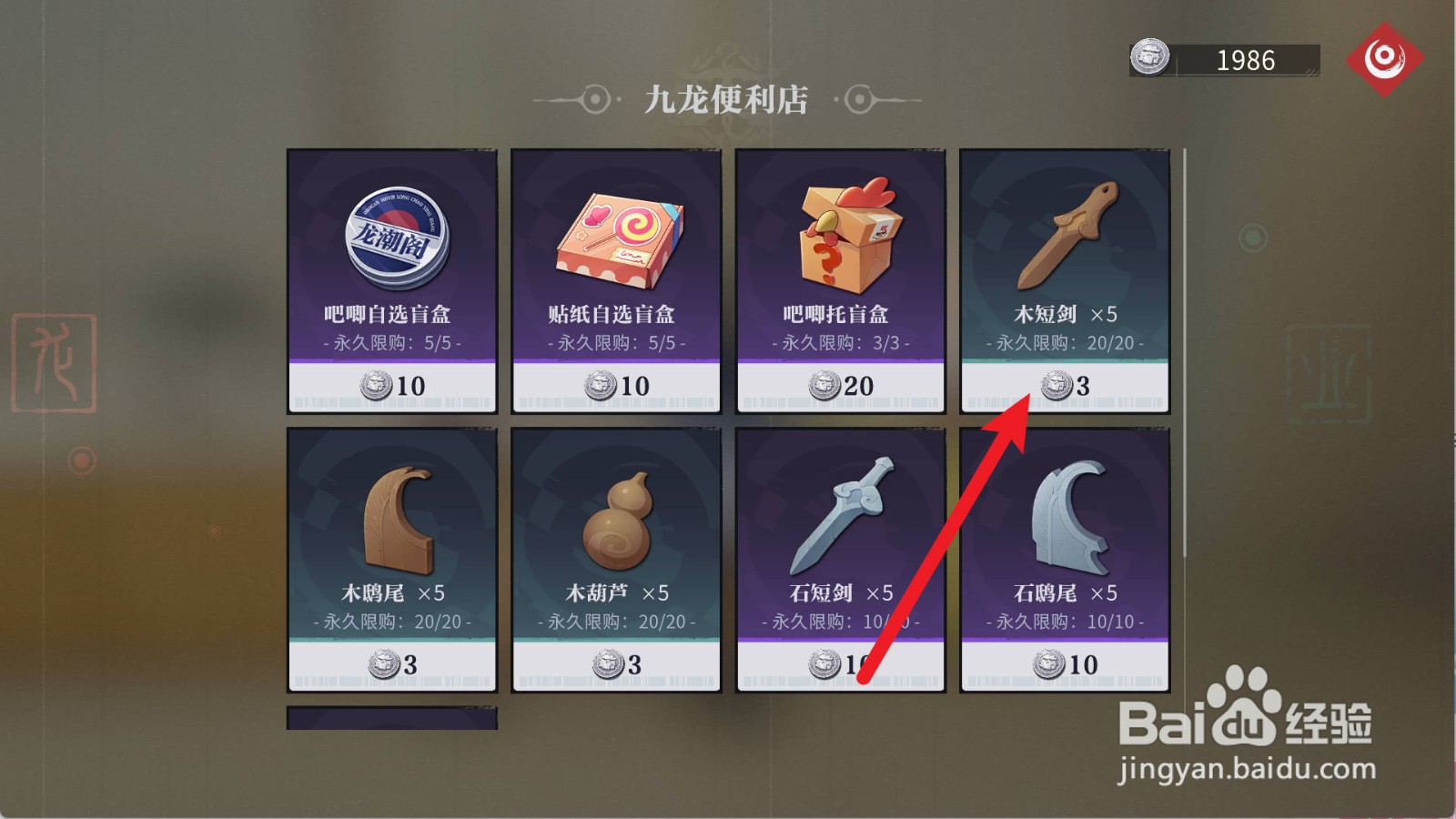Screen dimensions: 1456x819
Task: Select the 木鸱尾 wooden ornament card
Action: tap(391, 555)
